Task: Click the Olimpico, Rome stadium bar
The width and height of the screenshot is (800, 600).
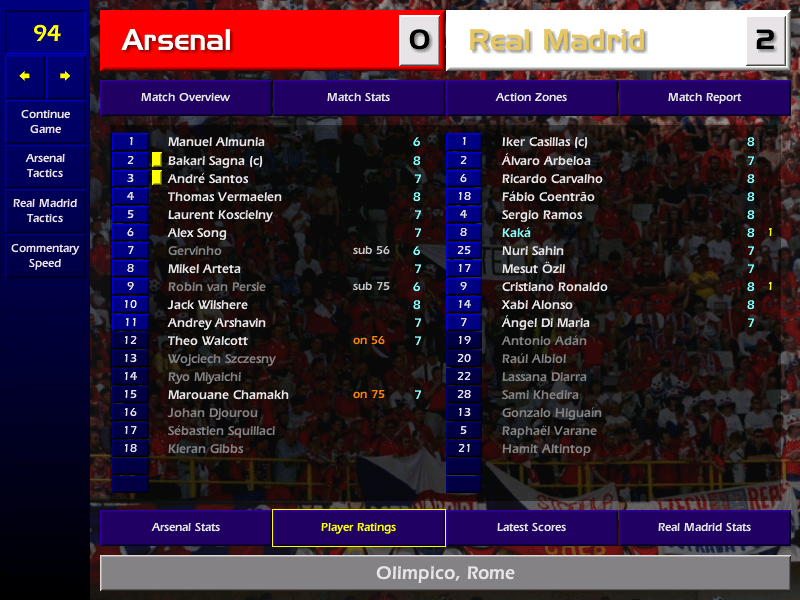Action: [x=445, y=573]
